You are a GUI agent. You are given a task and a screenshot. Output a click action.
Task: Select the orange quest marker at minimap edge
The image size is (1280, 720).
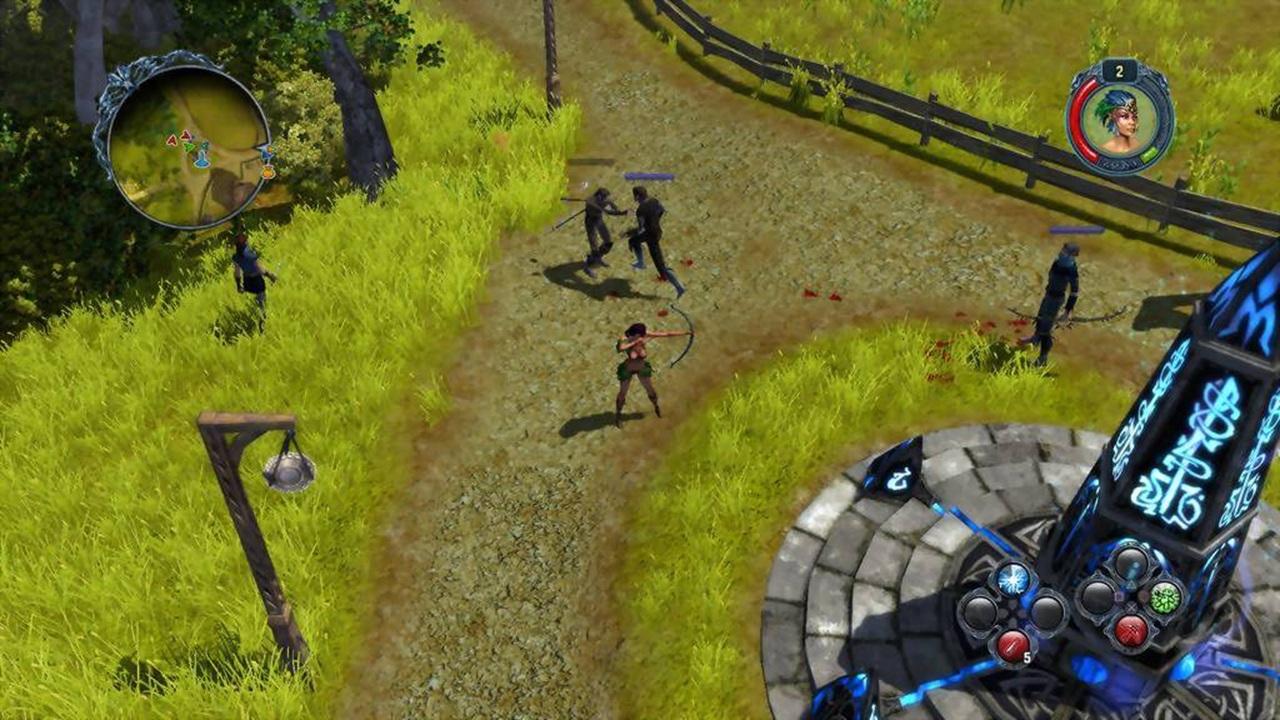269,171
